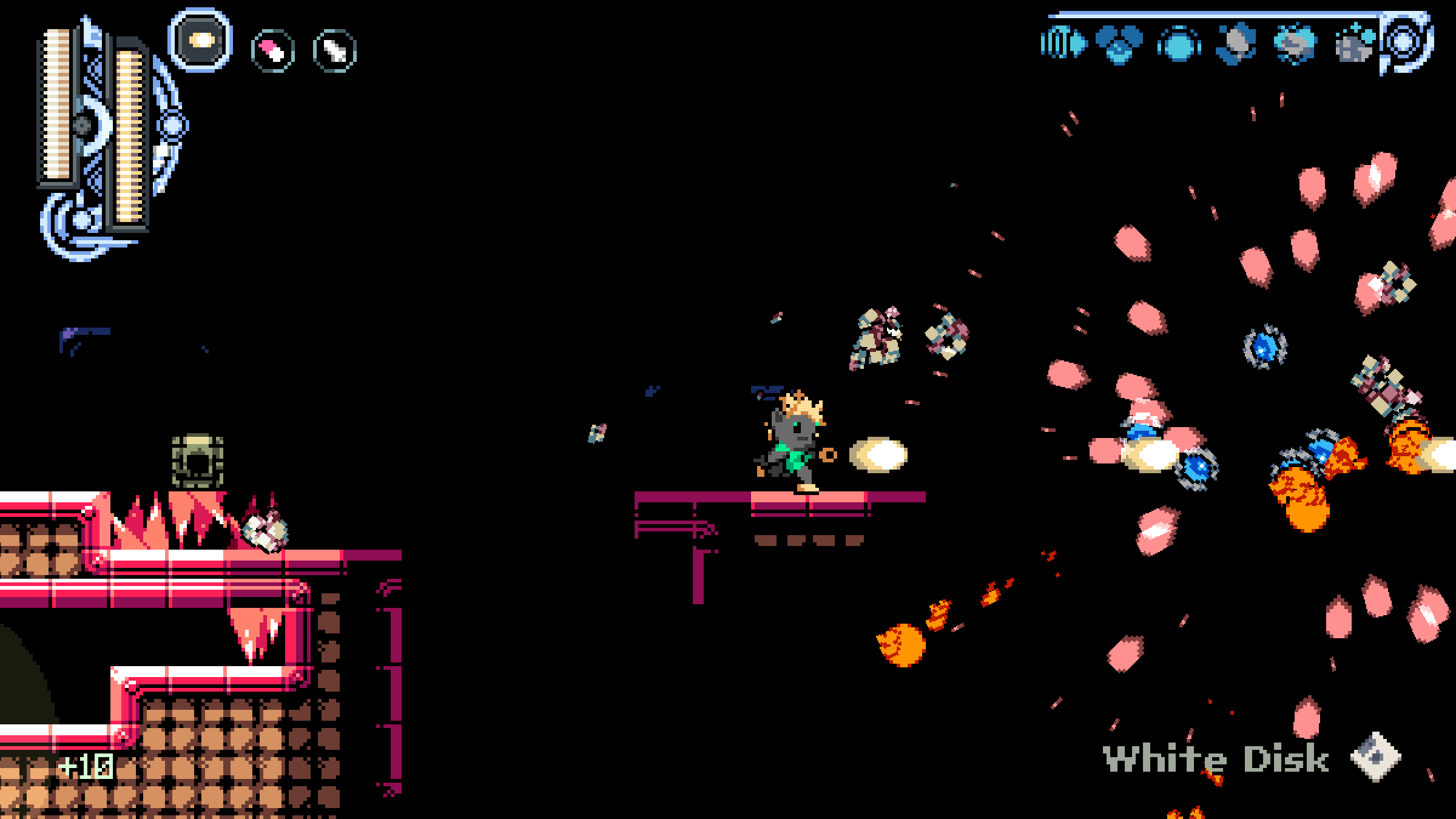Click the White Disk pickup icon
The image size is (1456, 819).
[x=1376, y=757]
